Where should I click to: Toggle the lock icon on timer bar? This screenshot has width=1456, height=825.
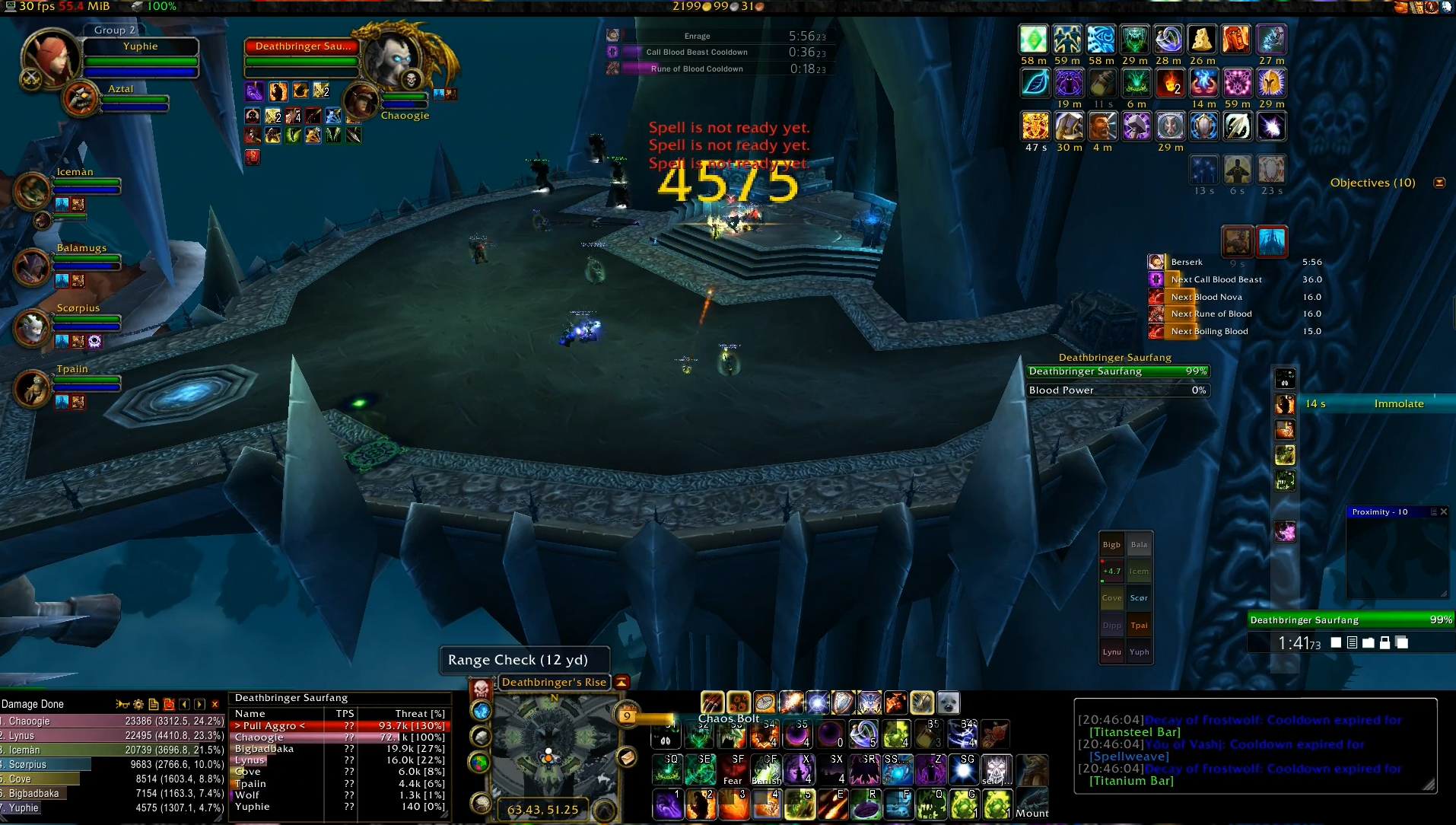(1384, 643)
